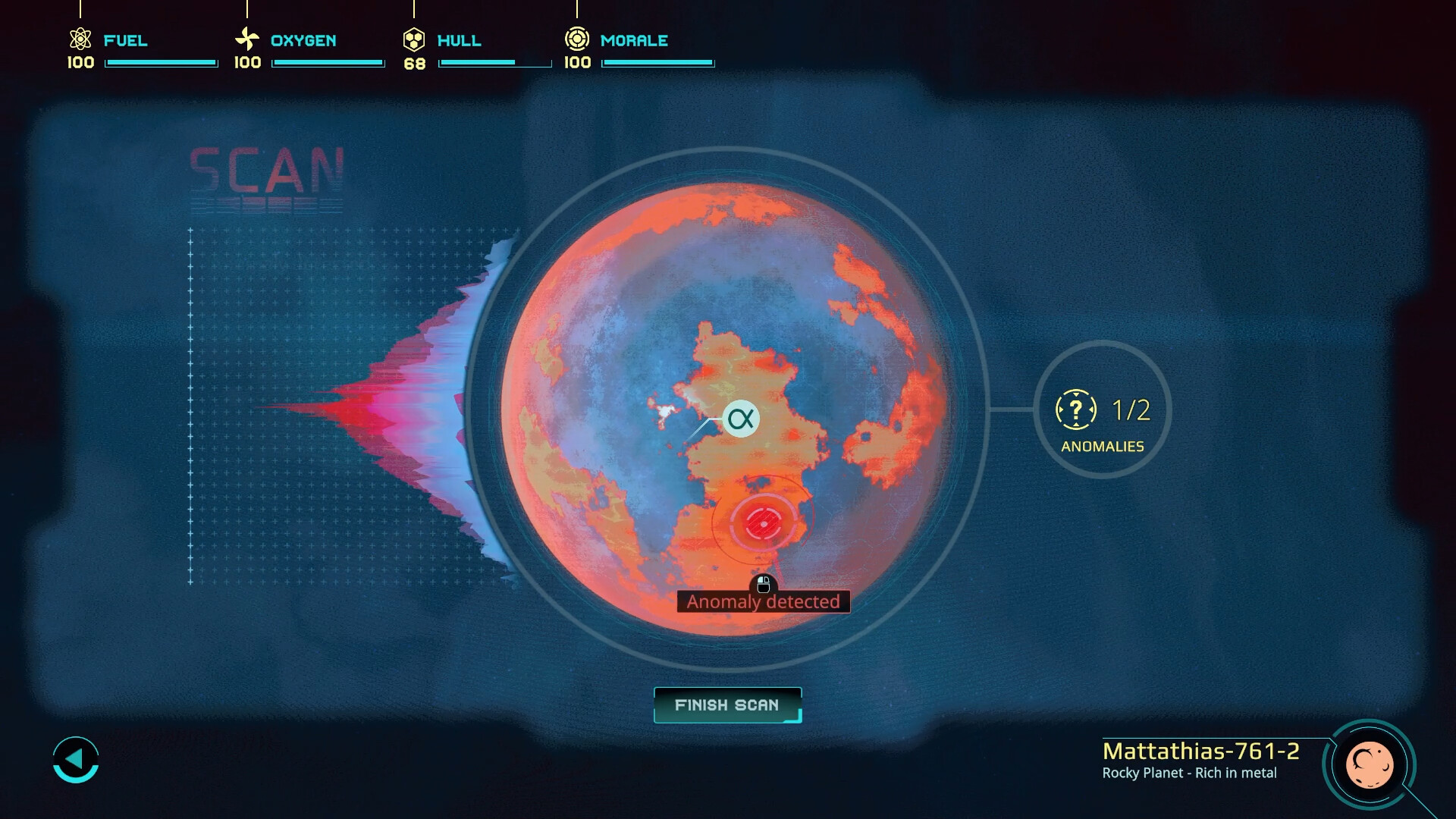Click the Fuel progress bar
The image size is (1456, 819).
pos(161,63)
